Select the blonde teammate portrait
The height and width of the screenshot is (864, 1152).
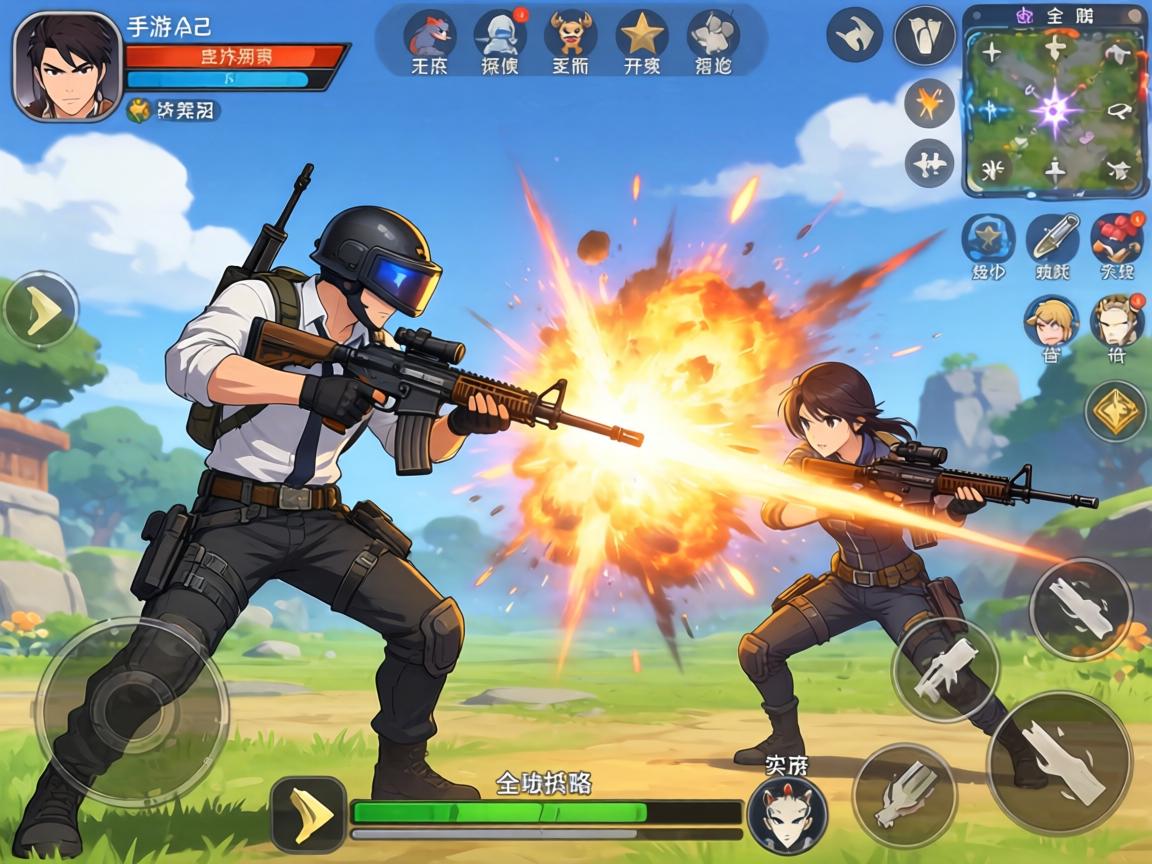pos(1051,322)
